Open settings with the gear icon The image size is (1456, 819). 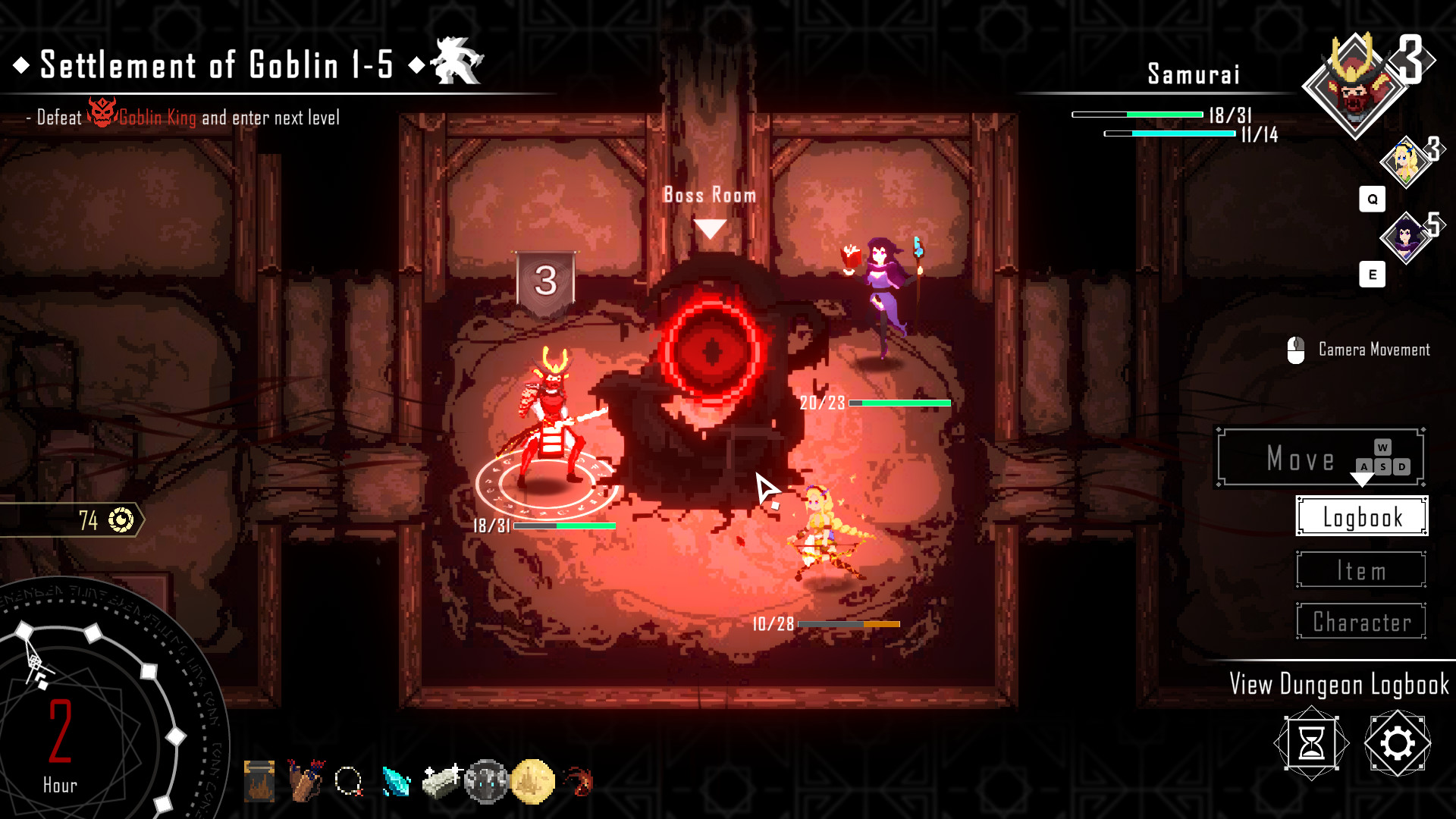(x=1397, y=743)
